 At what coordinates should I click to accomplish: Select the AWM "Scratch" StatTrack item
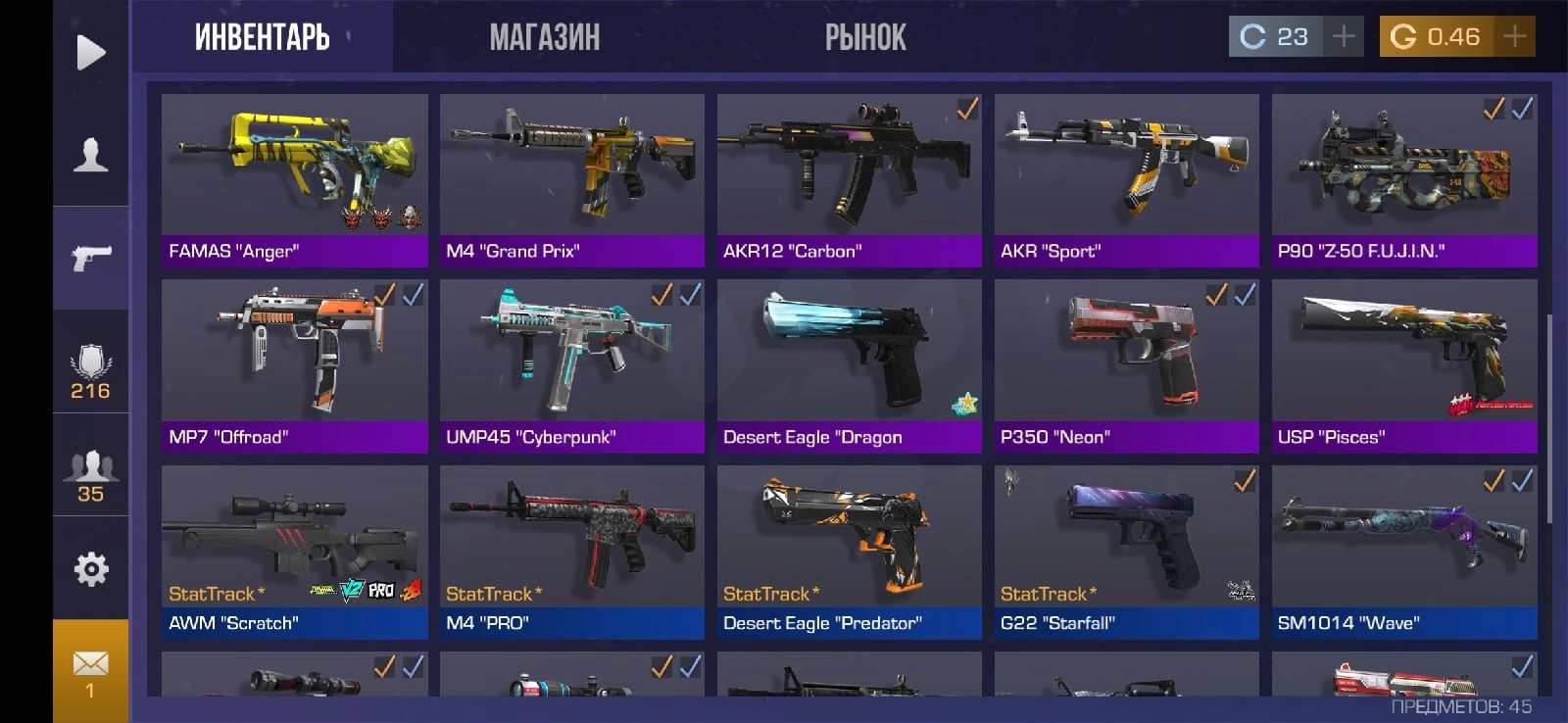(294, 552)
